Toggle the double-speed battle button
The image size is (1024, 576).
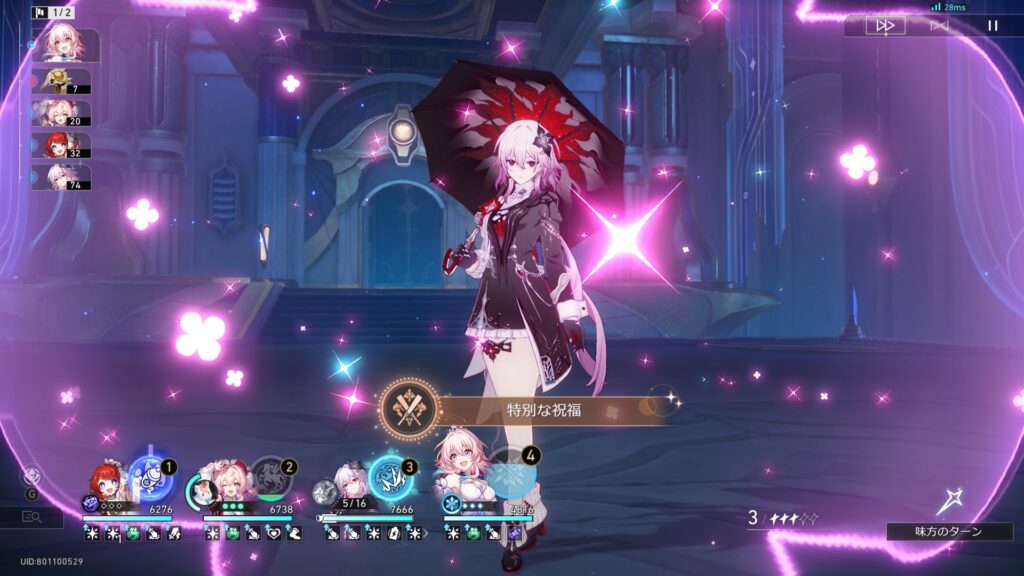pos(885,26)
